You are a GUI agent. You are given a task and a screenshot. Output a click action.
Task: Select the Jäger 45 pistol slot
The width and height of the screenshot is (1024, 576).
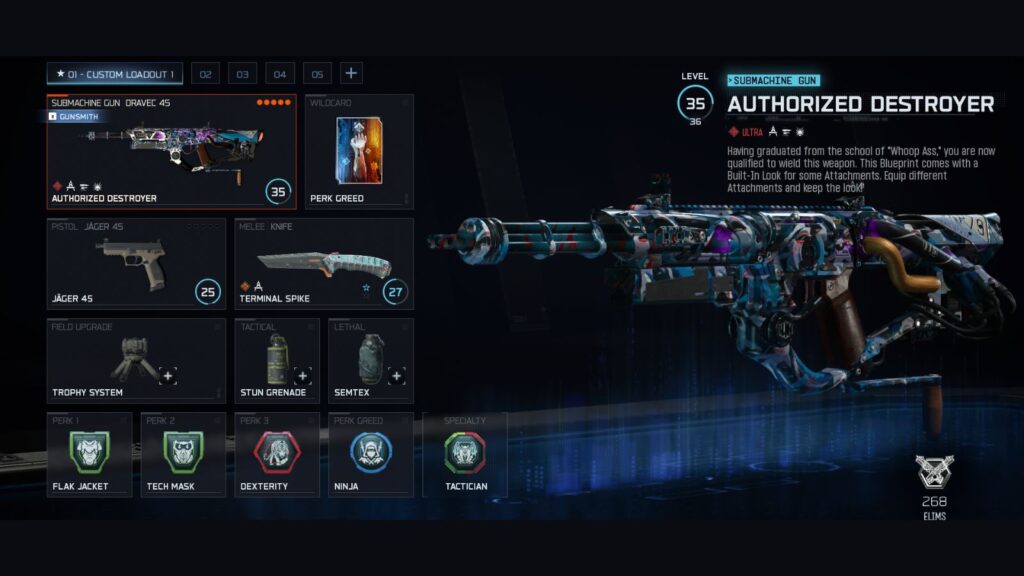136,264
